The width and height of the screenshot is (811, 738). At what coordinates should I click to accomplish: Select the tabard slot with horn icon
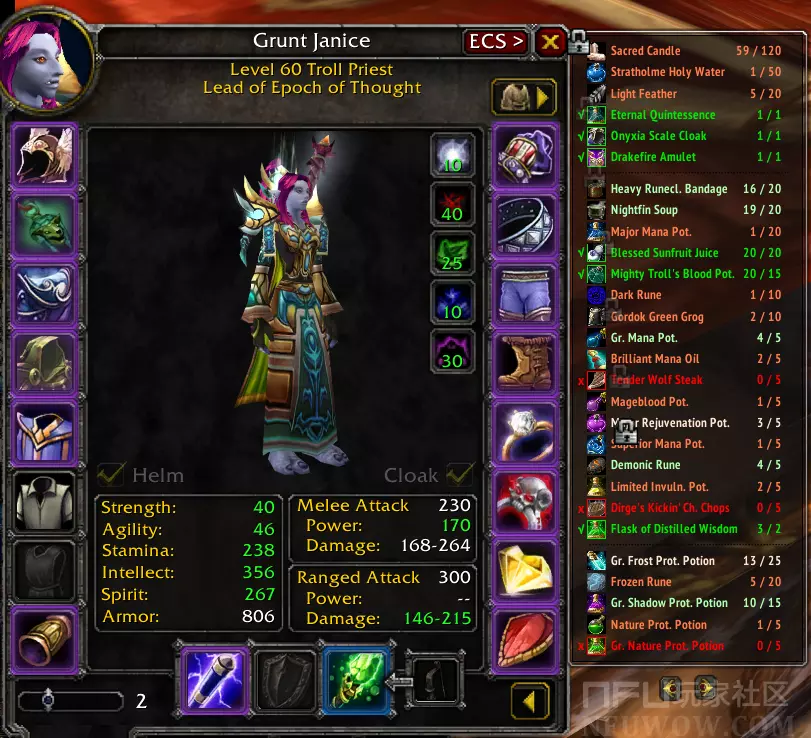[x=45, y=641]
